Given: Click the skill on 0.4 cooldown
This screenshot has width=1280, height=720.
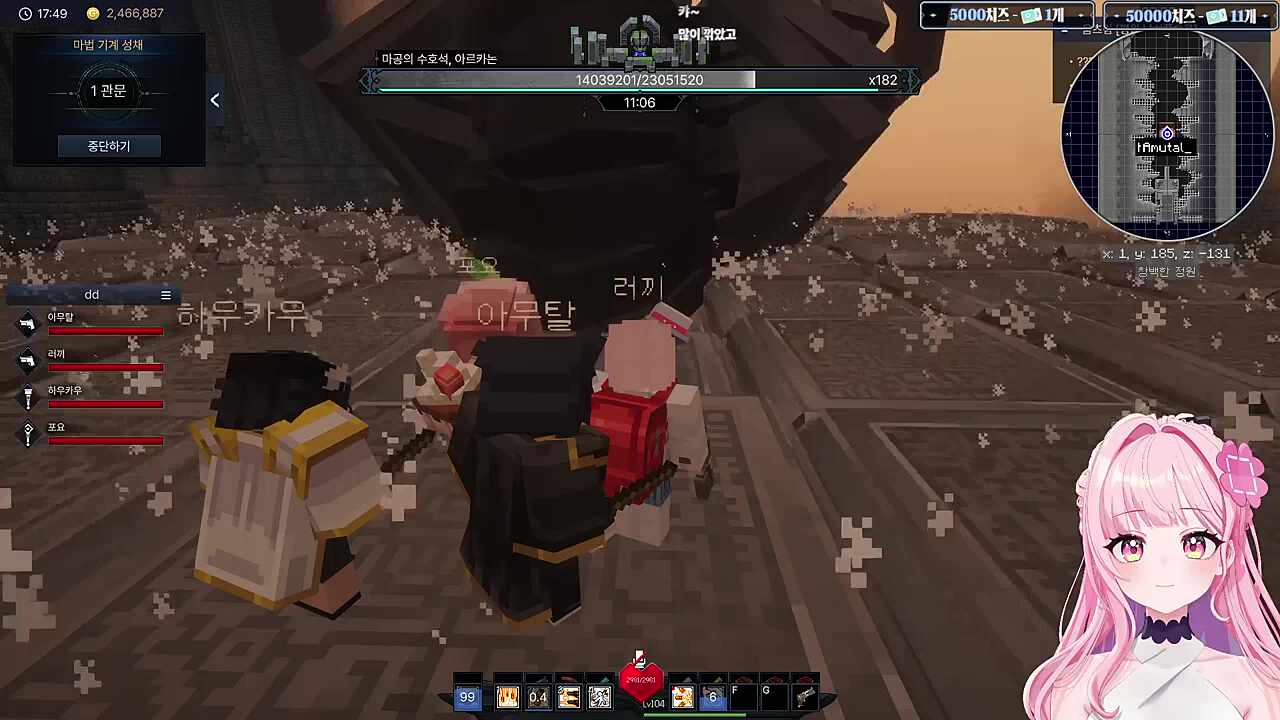Looking at the screenshot, I should point(538,697).
